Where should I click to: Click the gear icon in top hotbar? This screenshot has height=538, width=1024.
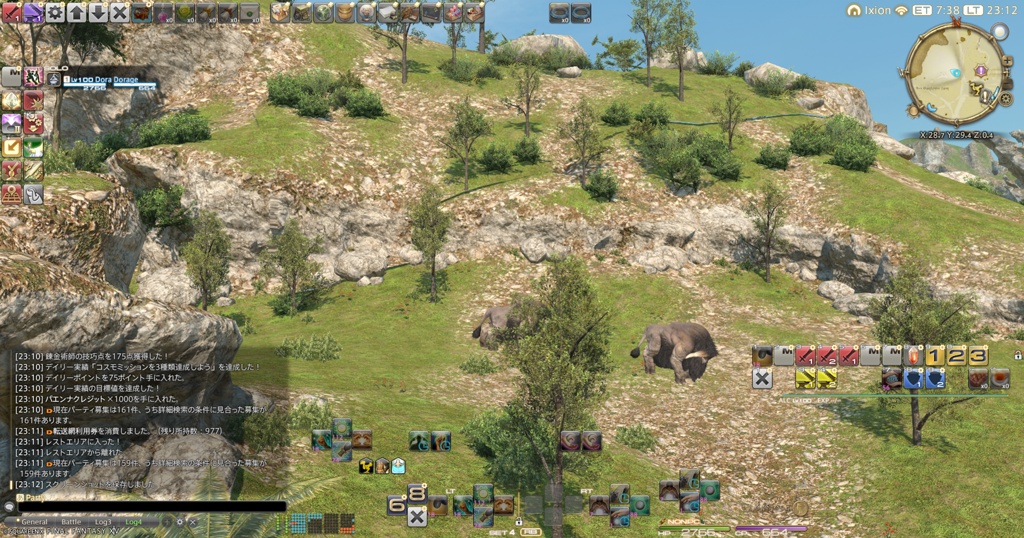click(55, 13)
